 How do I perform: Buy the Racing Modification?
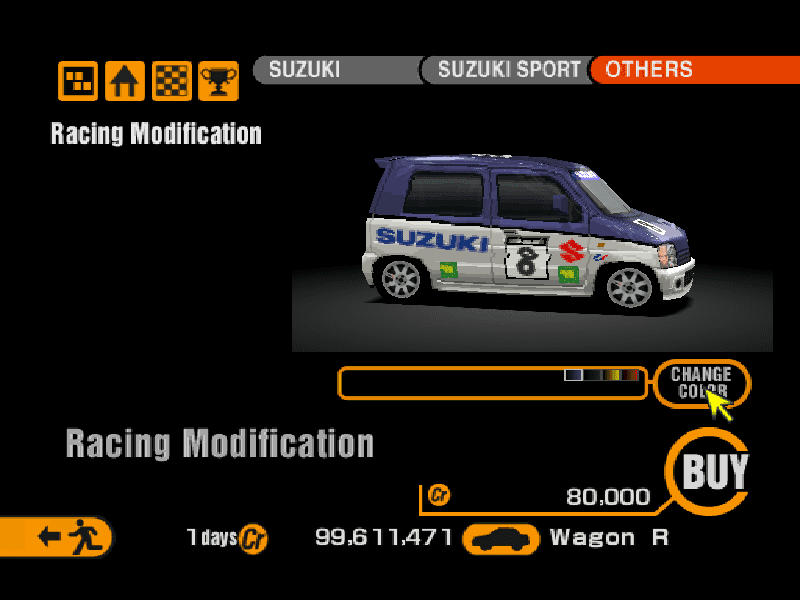(714, 471)
